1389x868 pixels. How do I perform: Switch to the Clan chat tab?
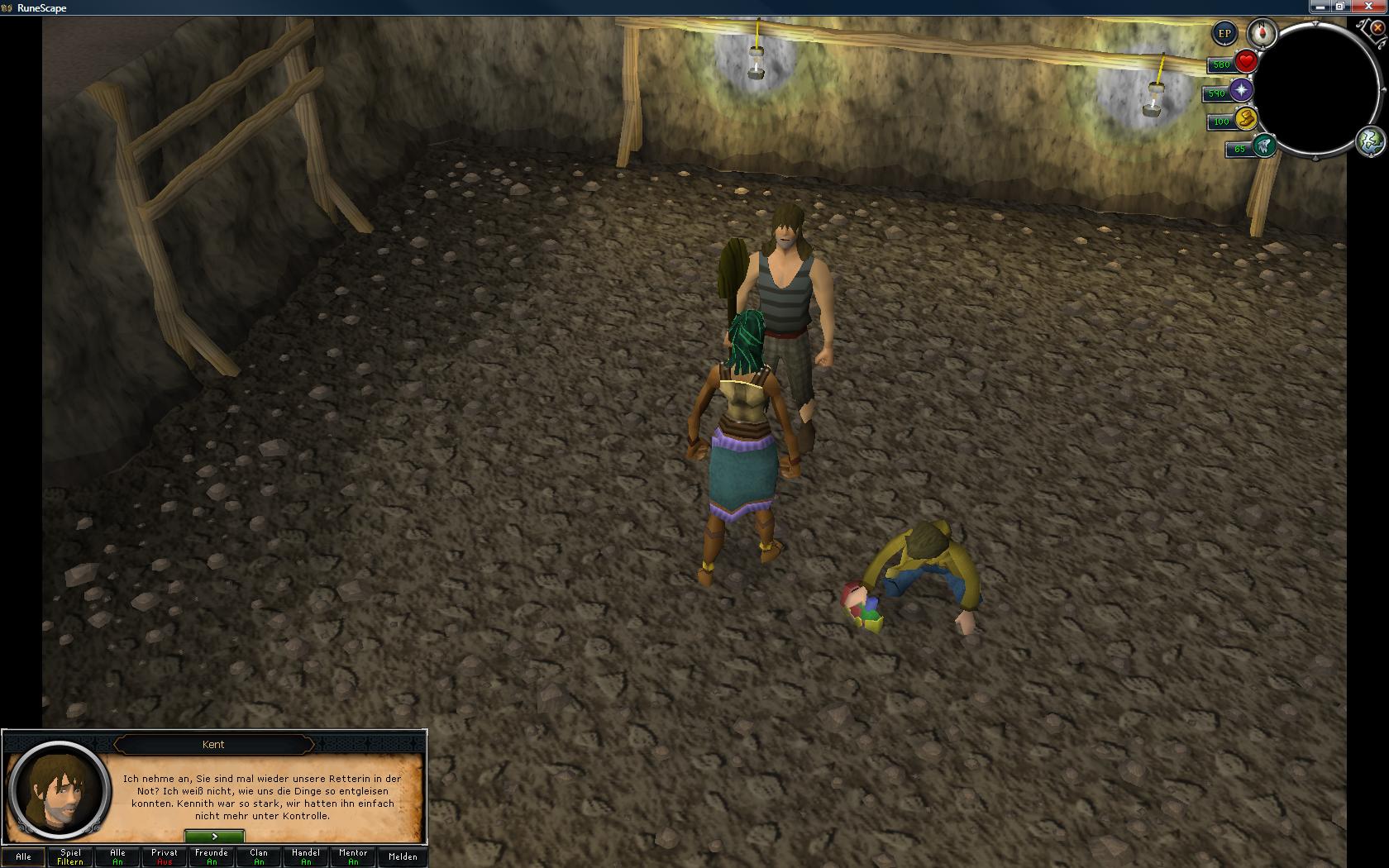[x=259, y=856]
